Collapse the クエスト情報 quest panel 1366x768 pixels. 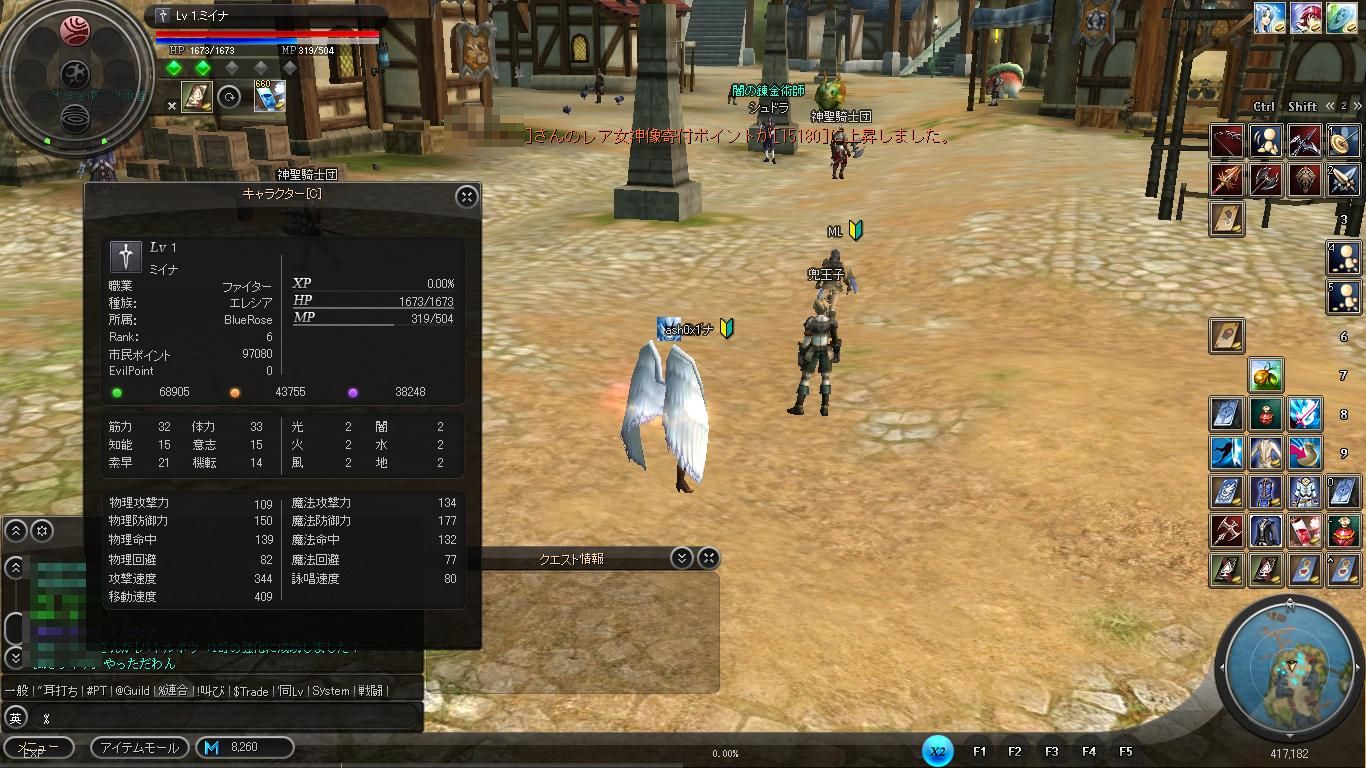click(x=682, y=558)
